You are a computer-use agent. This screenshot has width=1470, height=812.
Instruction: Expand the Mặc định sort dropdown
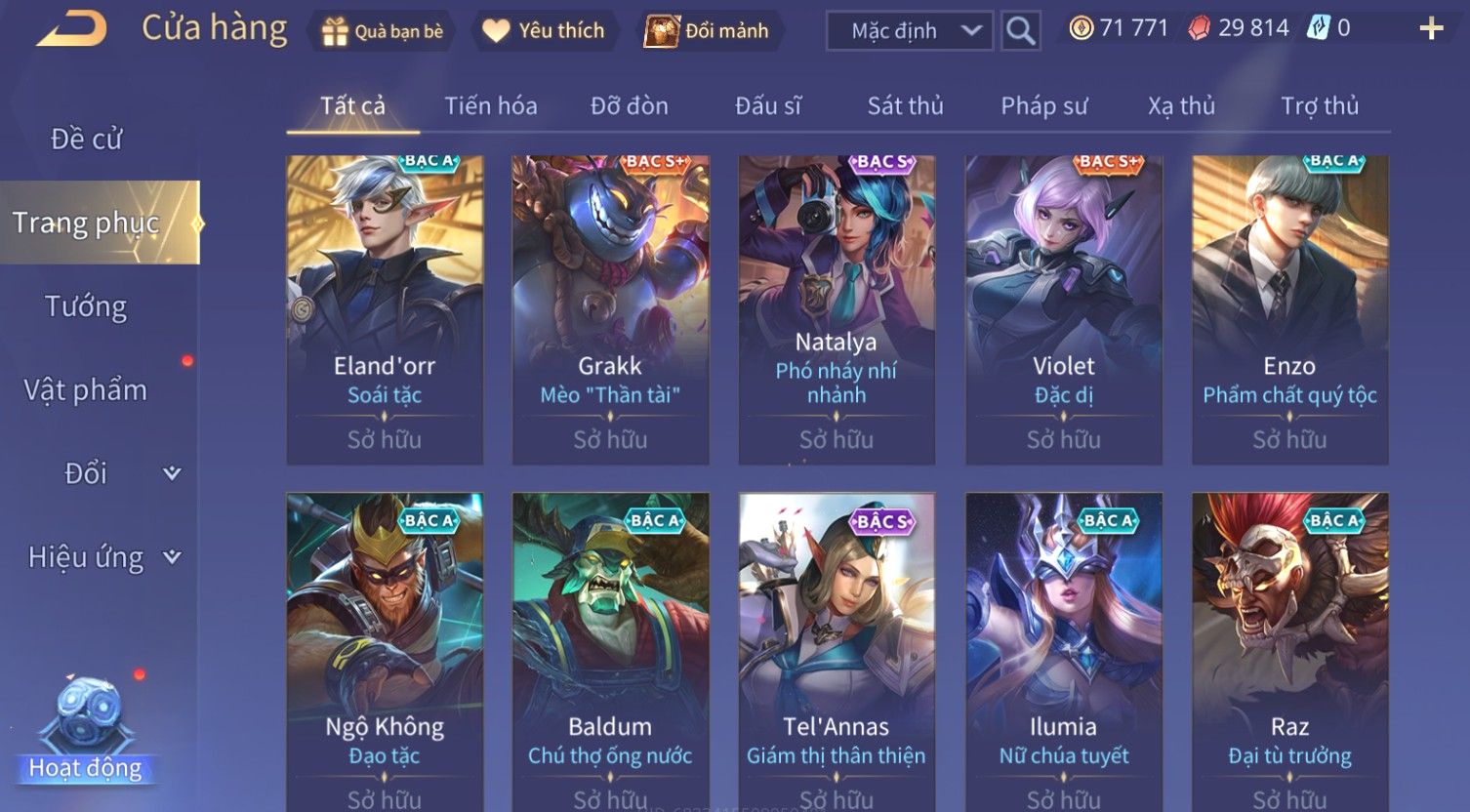pos(910,31)
